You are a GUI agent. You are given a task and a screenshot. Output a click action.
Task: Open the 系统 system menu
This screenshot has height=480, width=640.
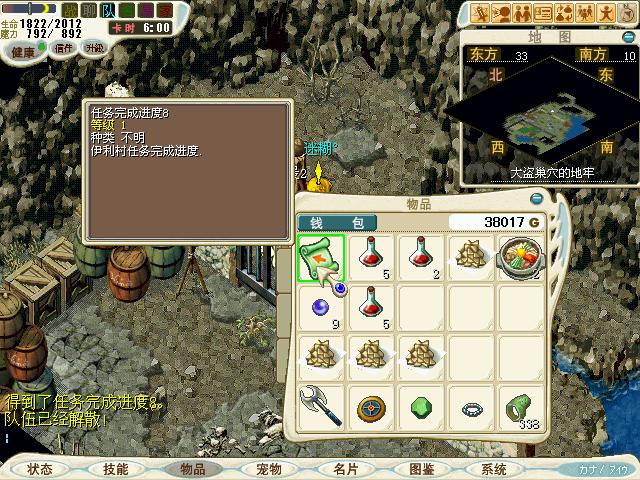pos(494,469)
